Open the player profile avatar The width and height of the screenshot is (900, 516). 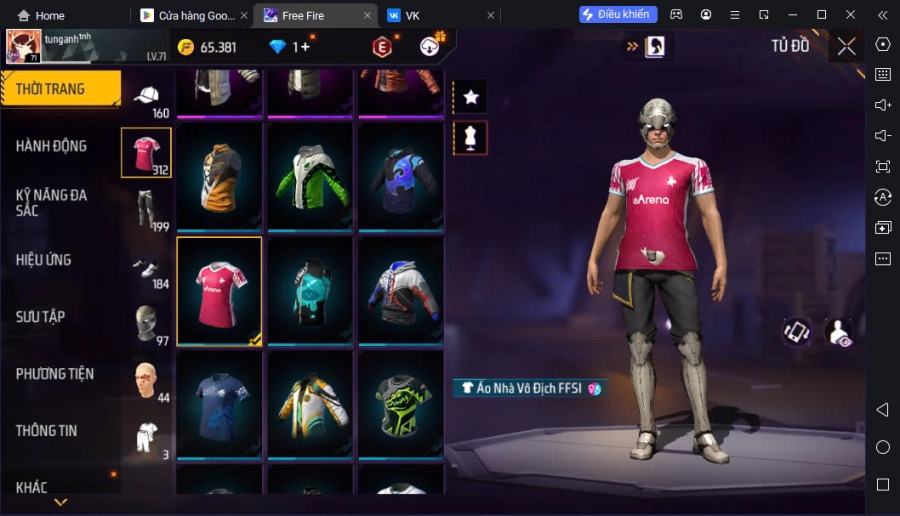click(24, 46)
